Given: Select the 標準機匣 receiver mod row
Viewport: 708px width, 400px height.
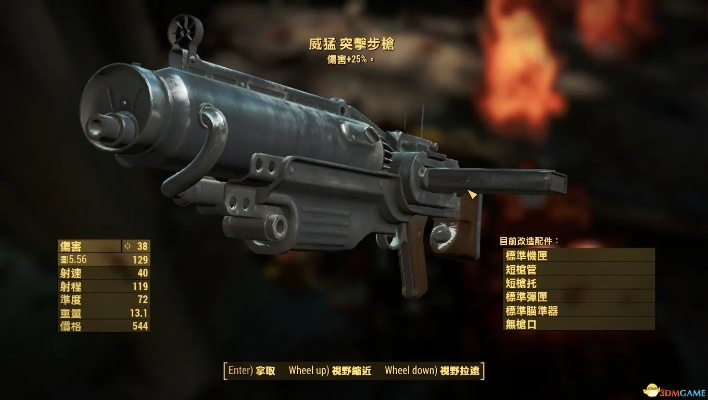Looking at the screenshot, I should (578, 256).
